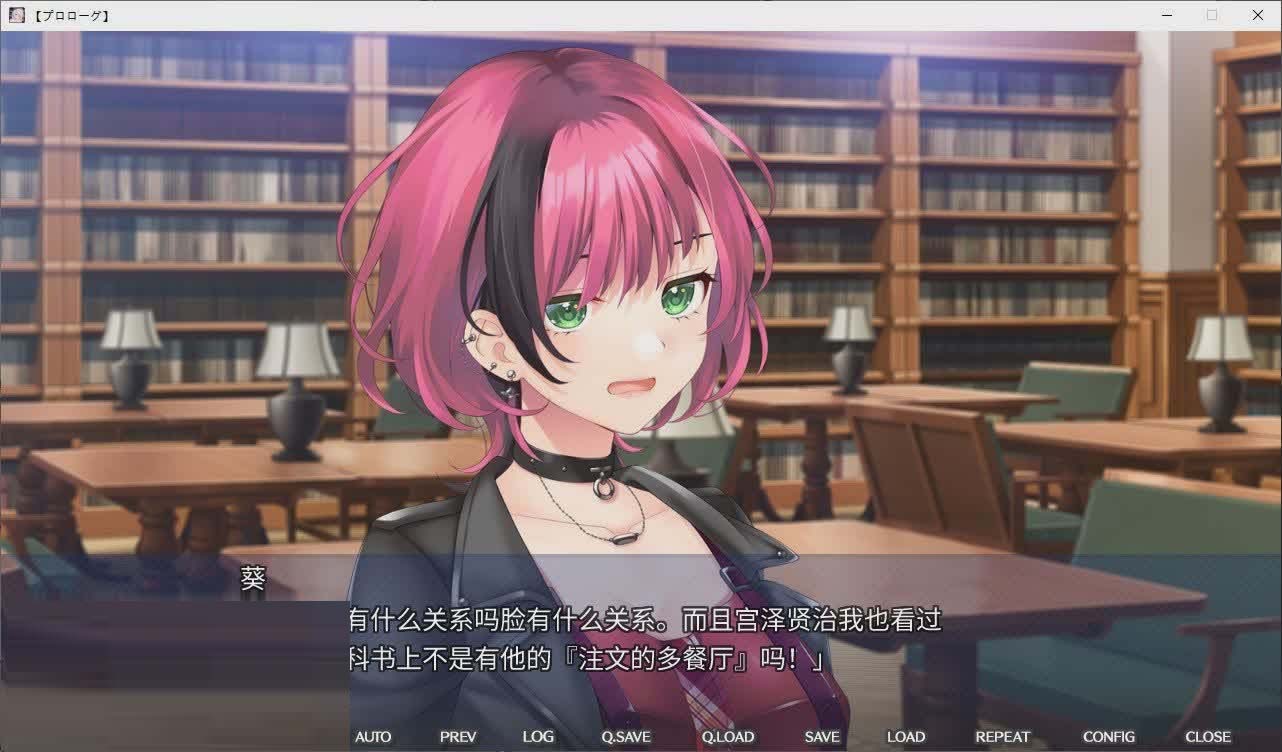Image resolution: width=1282 pixels, height=752 pixels.
Task: Open the LOAD screen
Action: (905, 736)
